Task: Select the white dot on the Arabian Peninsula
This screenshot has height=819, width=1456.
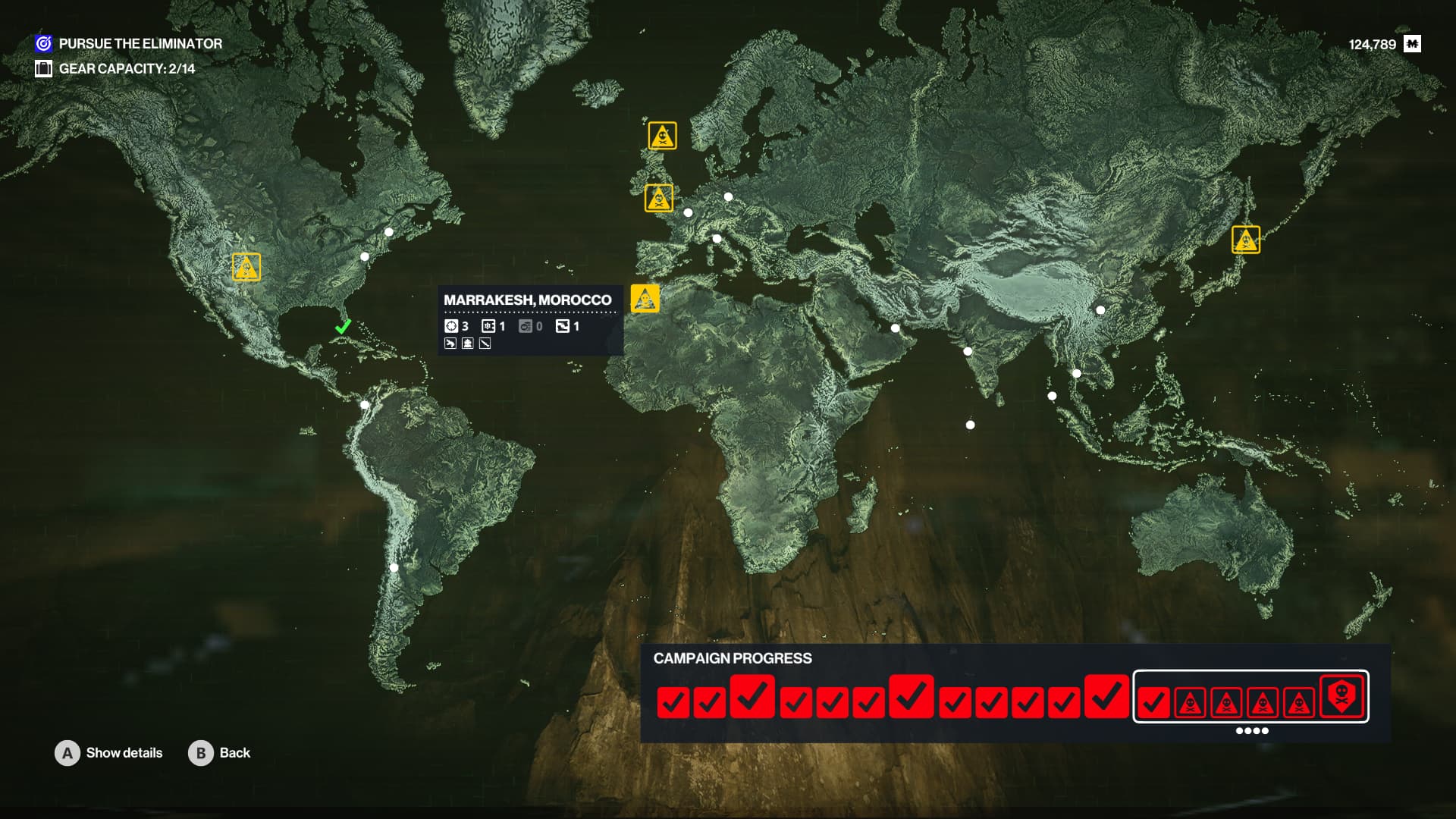Action: click(x=895, y=328)
